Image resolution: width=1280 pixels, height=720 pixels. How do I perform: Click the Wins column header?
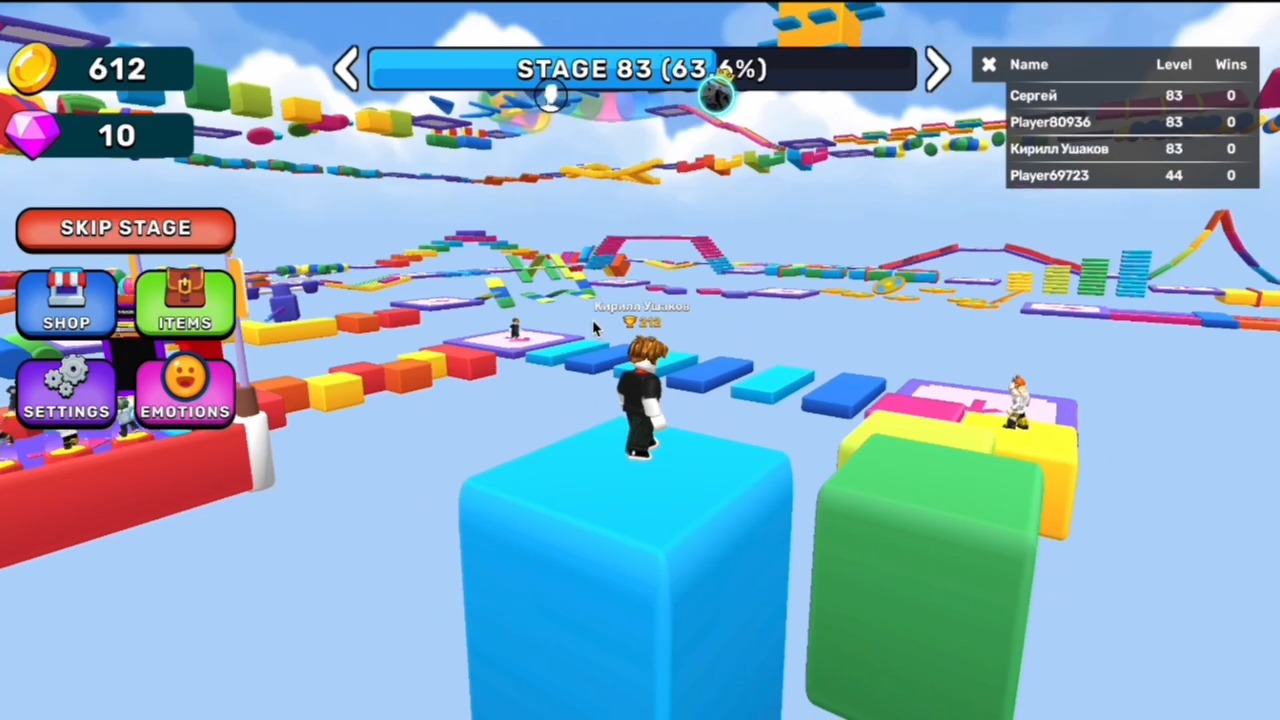coord(1231,64)
